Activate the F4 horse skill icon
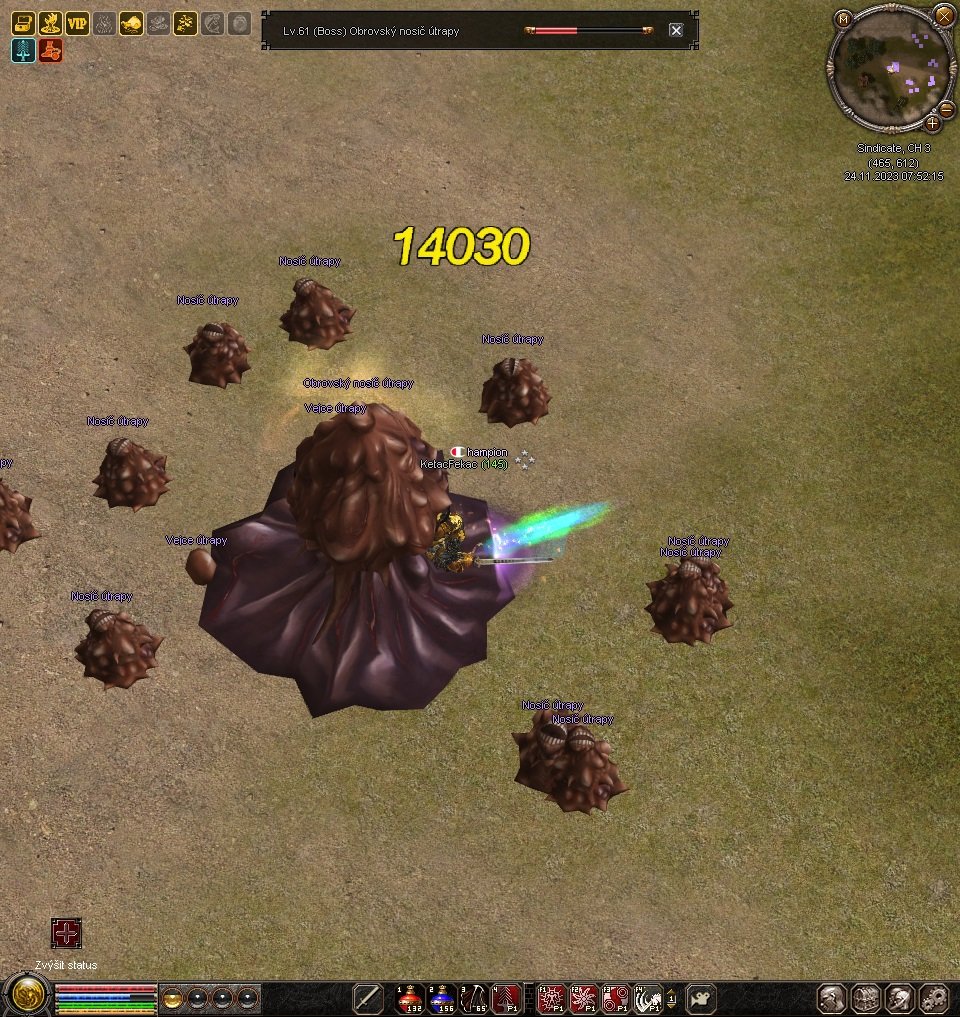Image resolution: width=960 pixels, height=1017 pixels. point(648,998)
